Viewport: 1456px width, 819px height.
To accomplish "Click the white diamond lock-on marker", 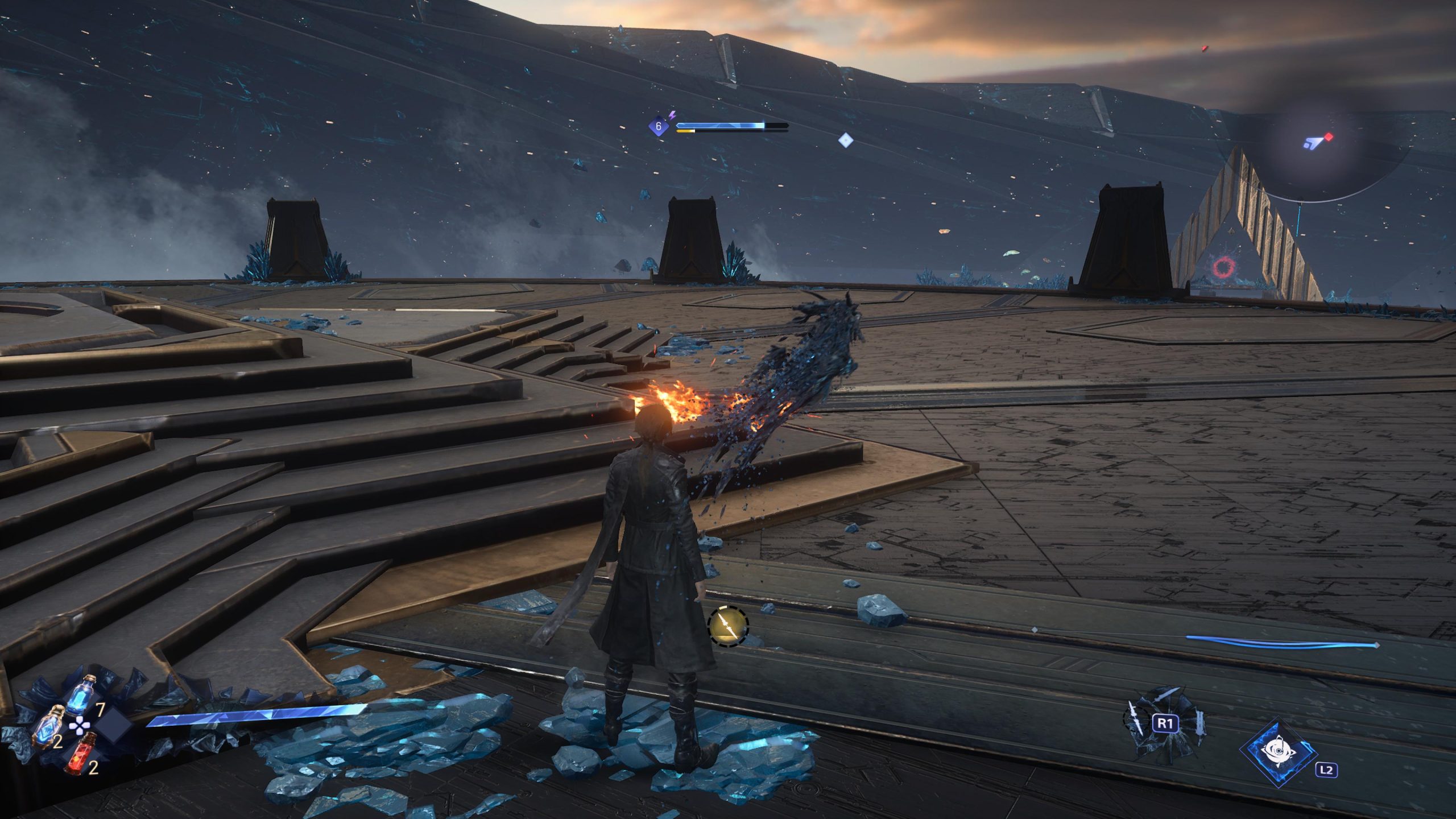I will pos(845,140).
